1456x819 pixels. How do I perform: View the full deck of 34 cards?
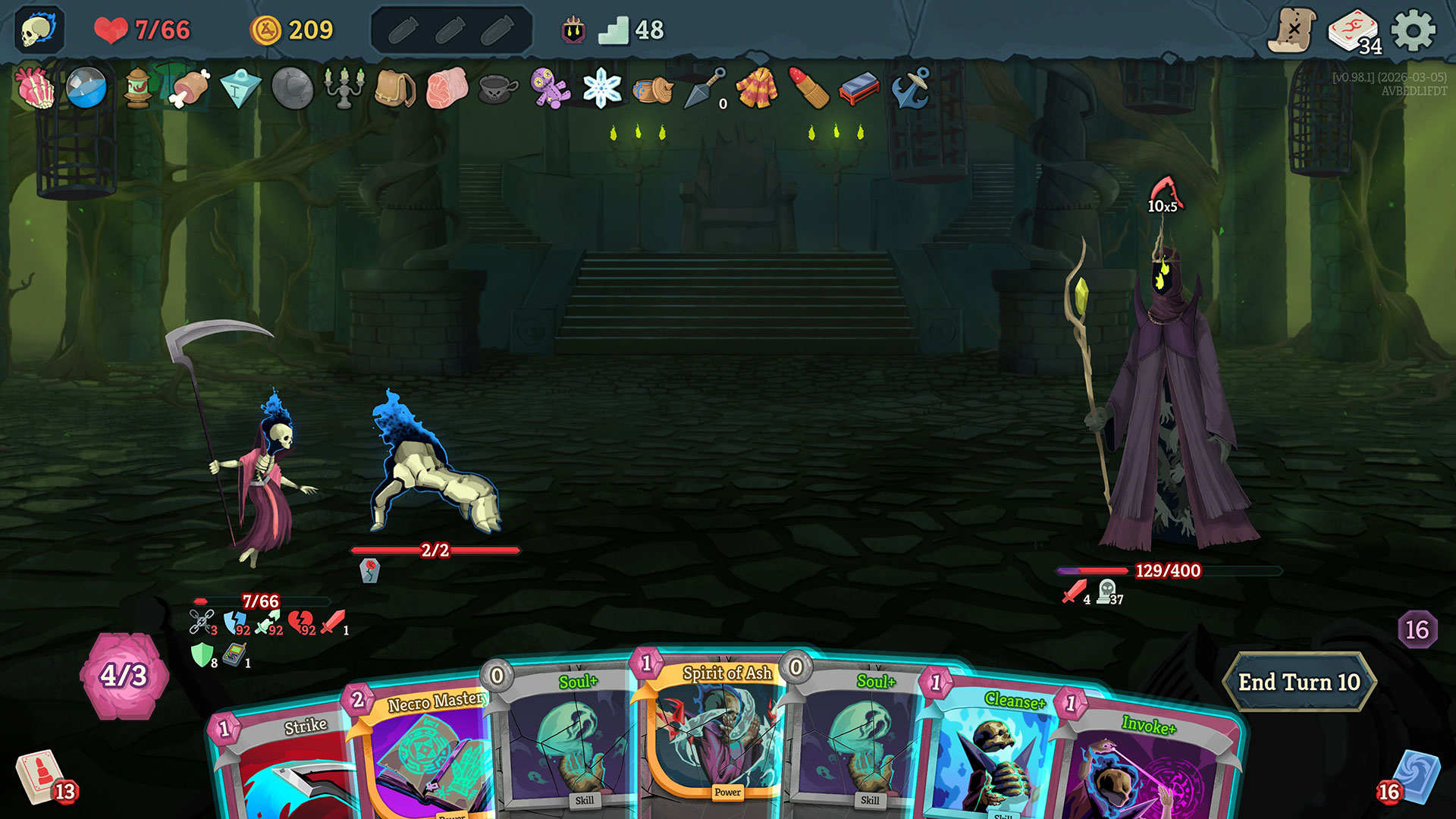[x=1354, y=32]
